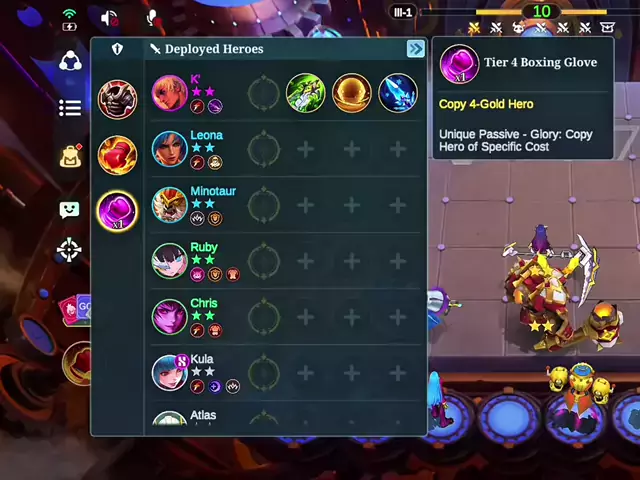Open the three-circle synergy icon
The width and height of the screenshot is (640, 480).
69,61
